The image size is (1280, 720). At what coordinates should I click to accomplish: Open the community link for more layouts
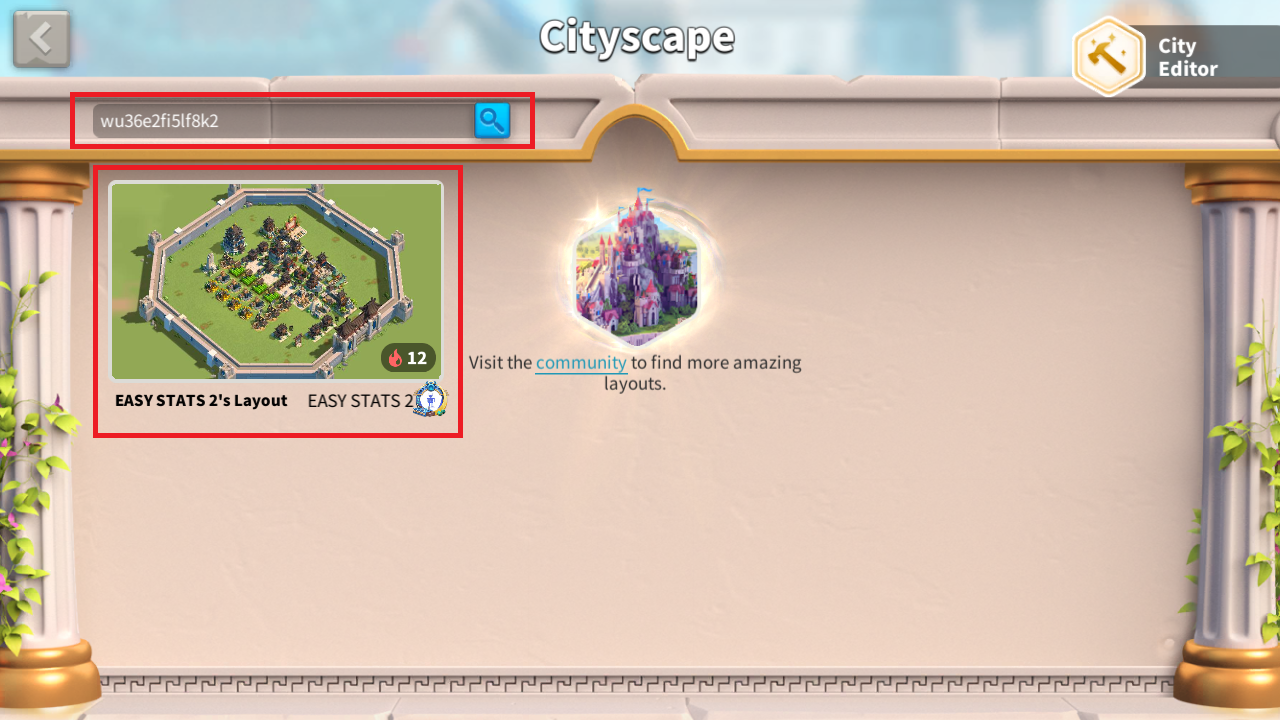tap(580, 363)
